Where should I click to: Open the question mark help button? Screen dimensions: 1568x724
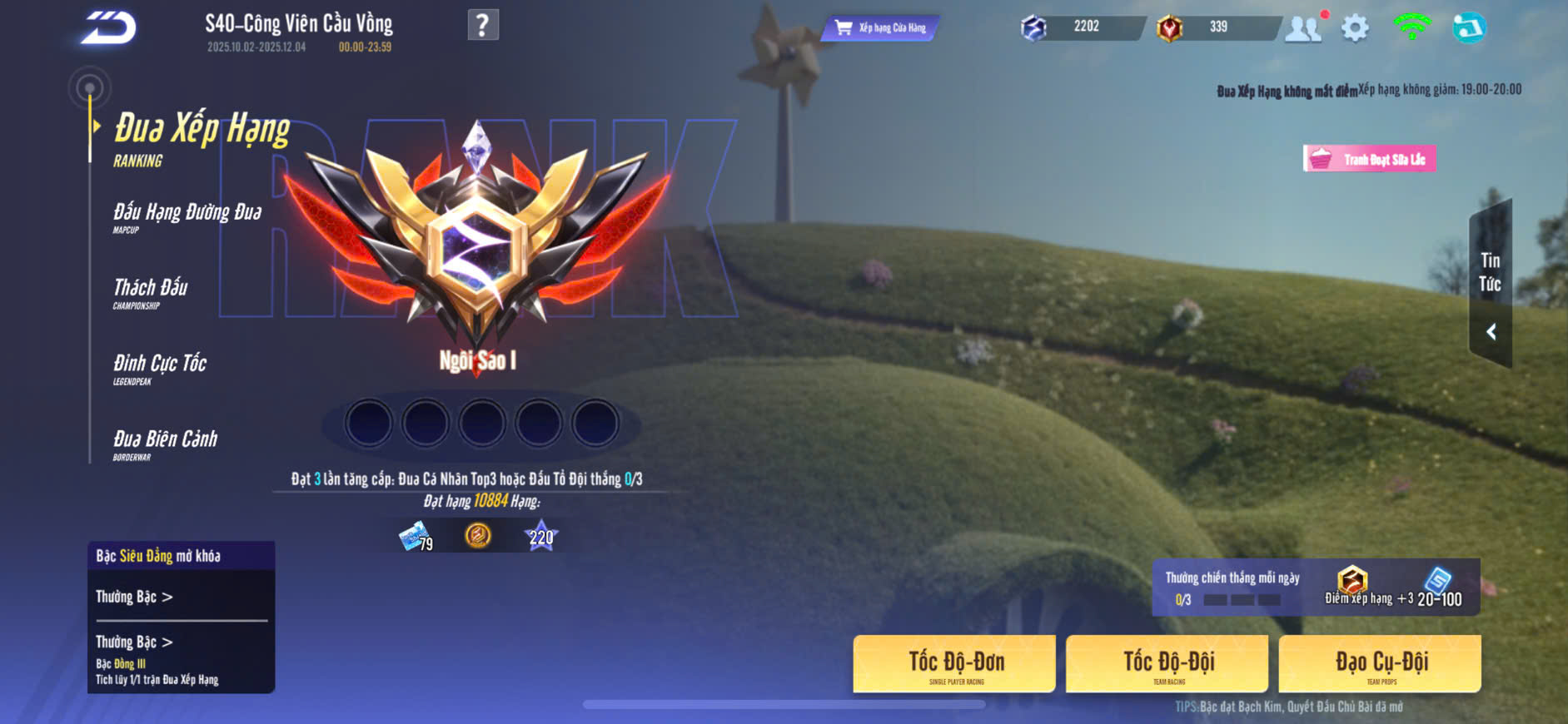pos(483,25)
